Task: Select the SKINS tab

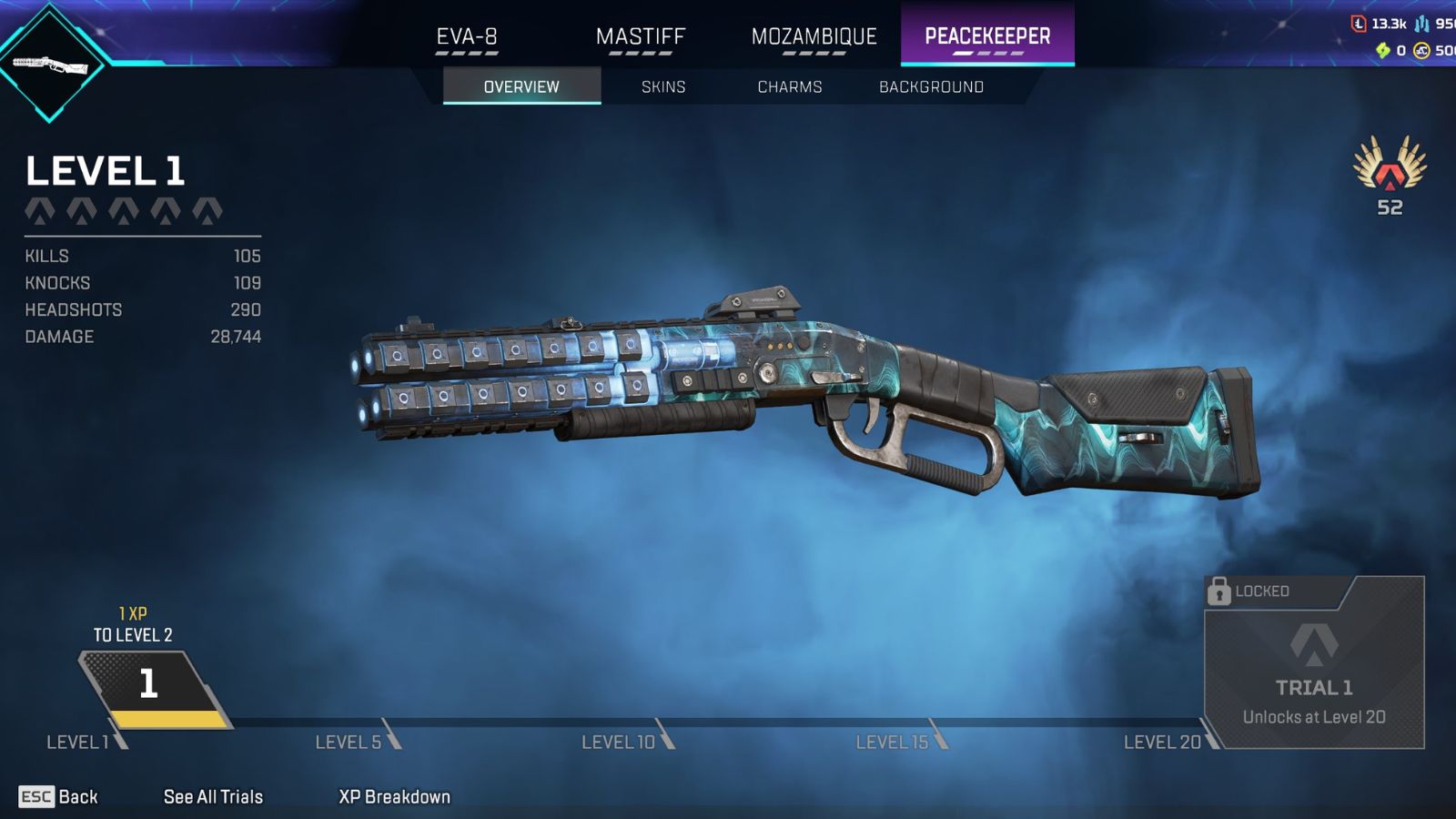Action: tap(662, 86)
